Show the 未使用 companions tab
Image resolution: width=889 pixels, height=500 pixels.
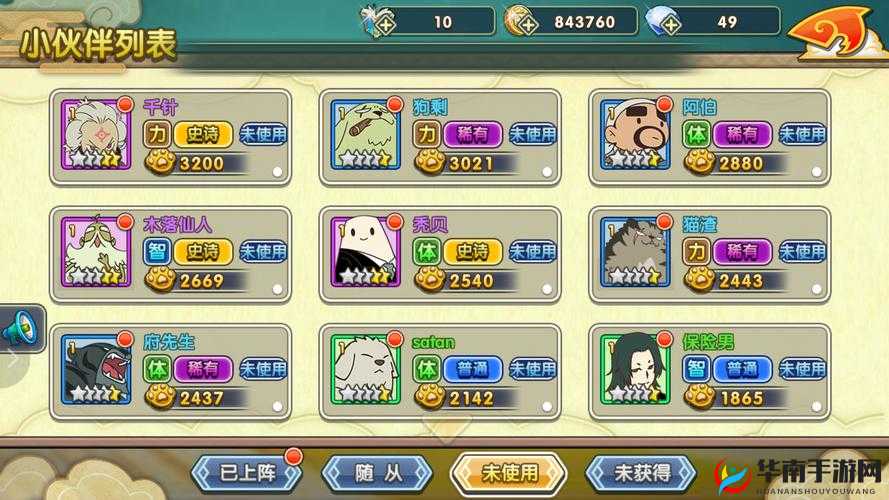coord(509,471)
